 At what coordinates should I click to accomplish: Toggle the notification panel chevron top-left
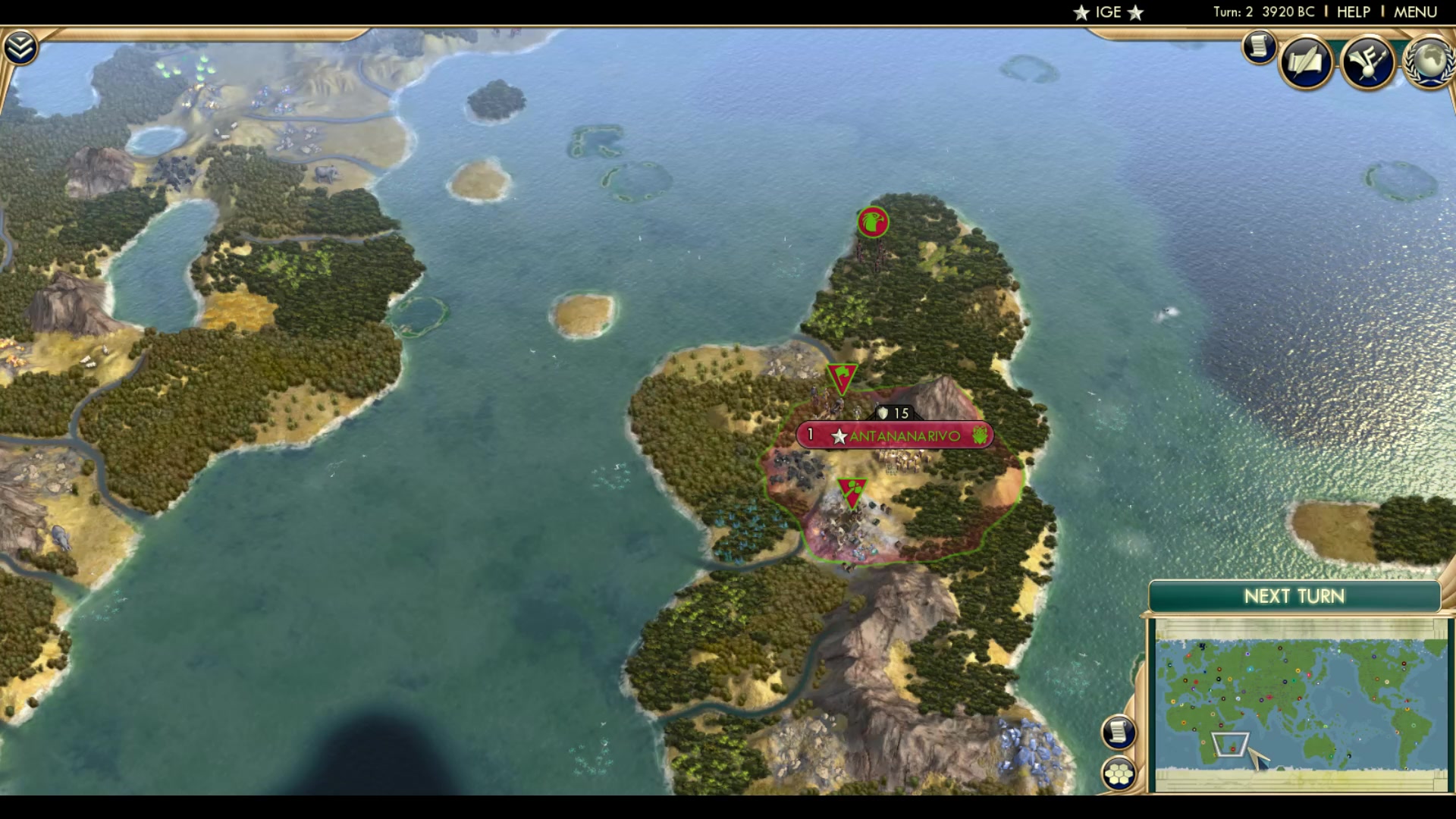tap(20, 45)
